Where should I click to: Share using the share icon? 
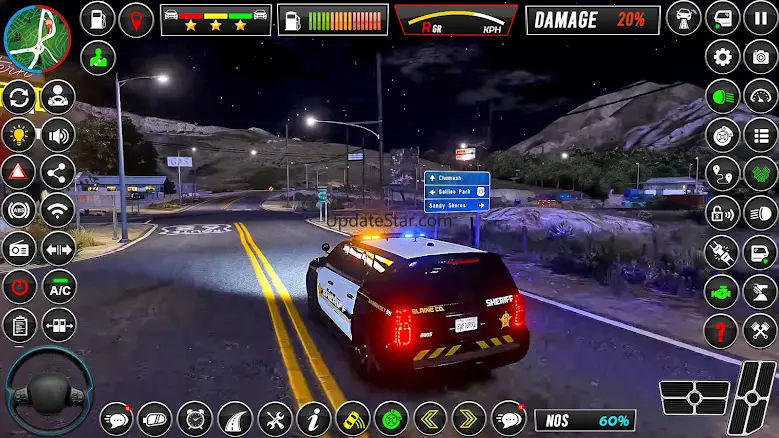point(58,173)
